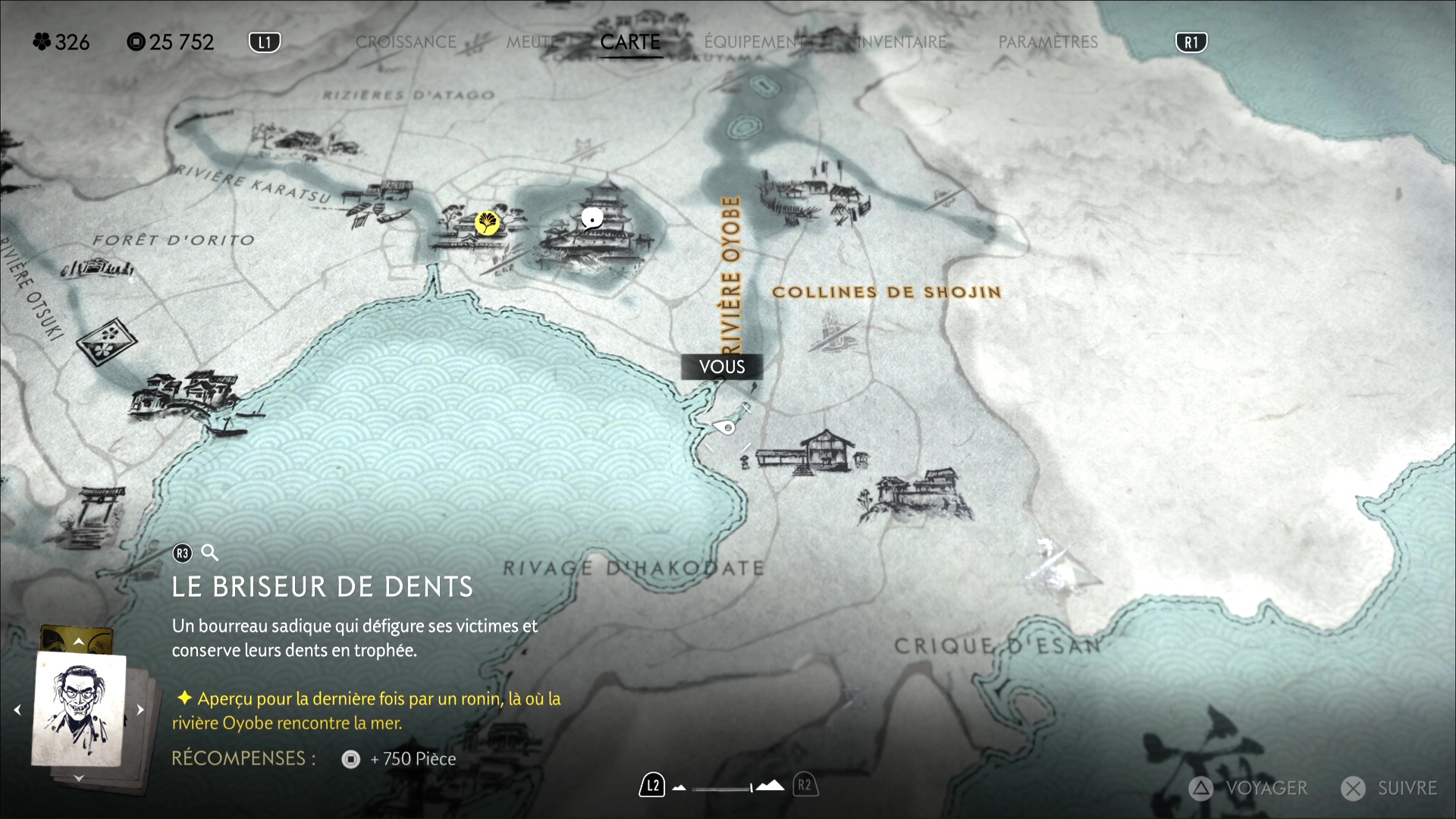Open the Inventaire tab
Screen dimensions: 1456x819
pos(902,42)
